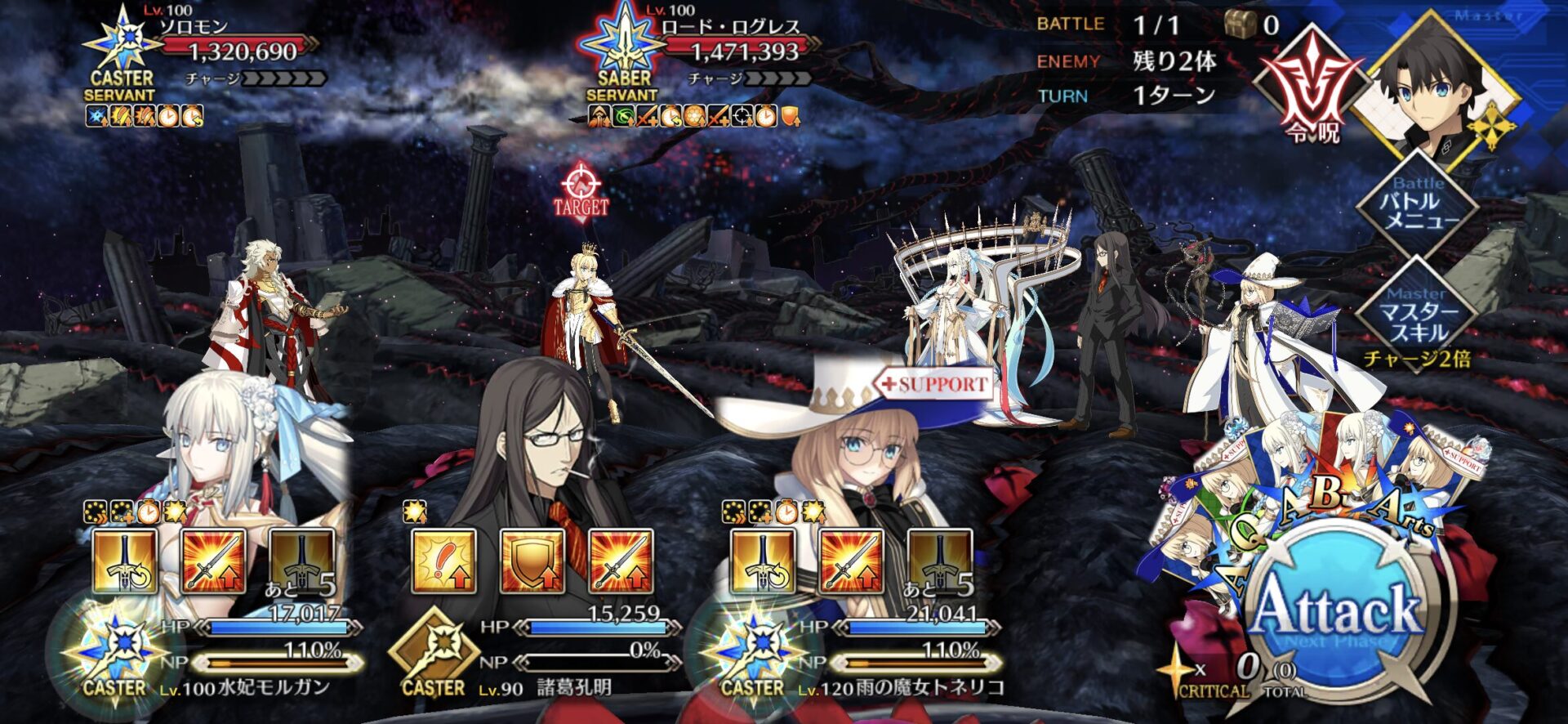Check Tonelico's skill on 5-turn cooldown
This screenshot has width=1568, height=724.
[939, 561]
